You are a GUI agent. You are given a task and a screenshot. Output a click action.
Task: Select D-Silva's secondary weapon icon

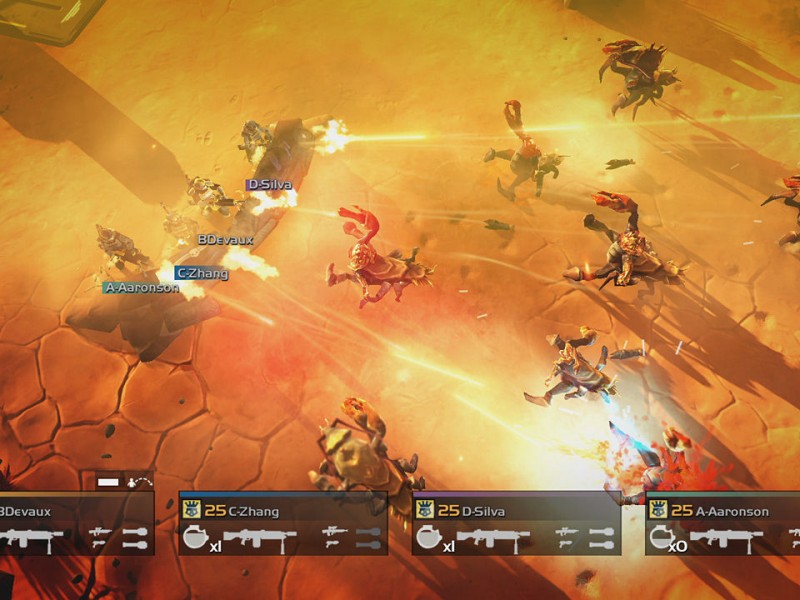click(568, 532)
